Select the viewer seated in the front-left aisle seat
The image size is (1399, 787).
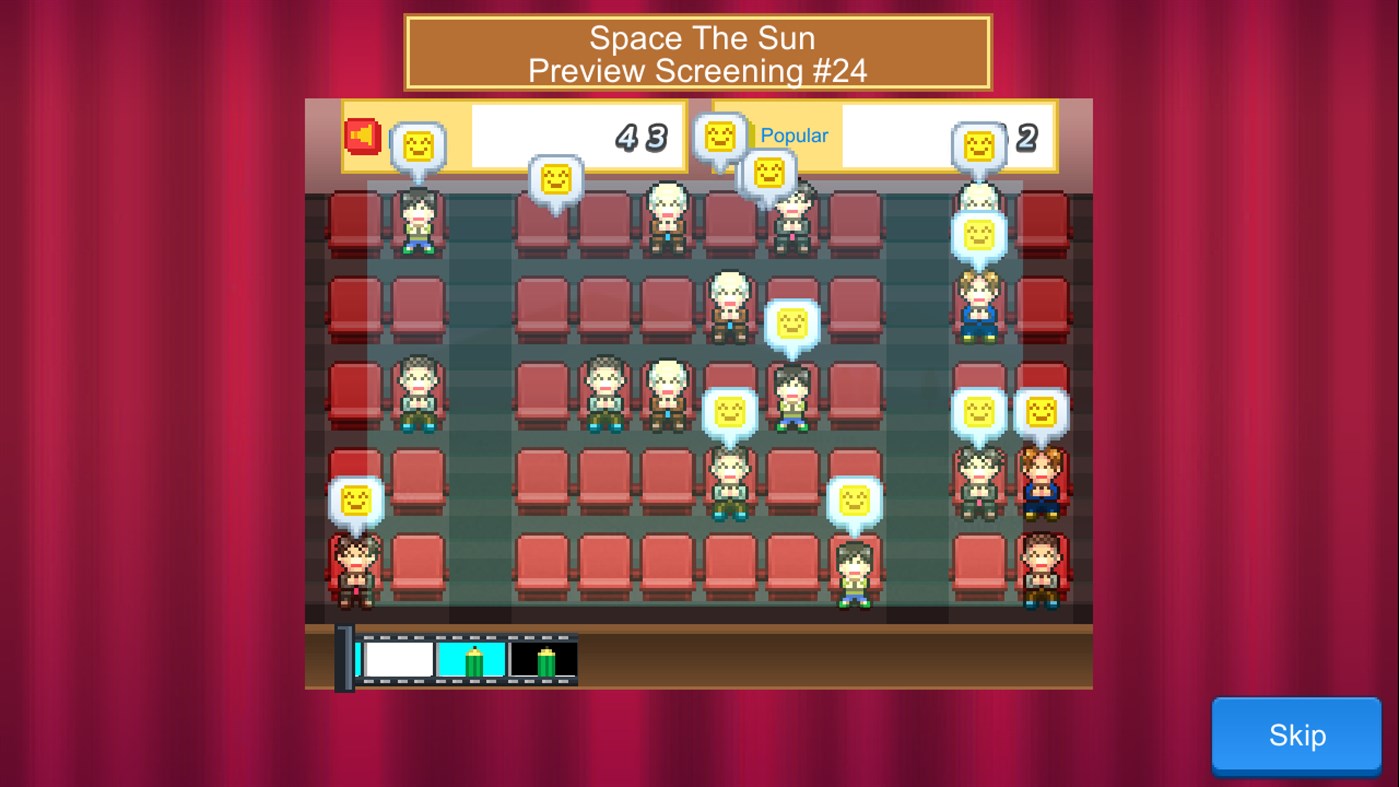[x=356, y=570]
